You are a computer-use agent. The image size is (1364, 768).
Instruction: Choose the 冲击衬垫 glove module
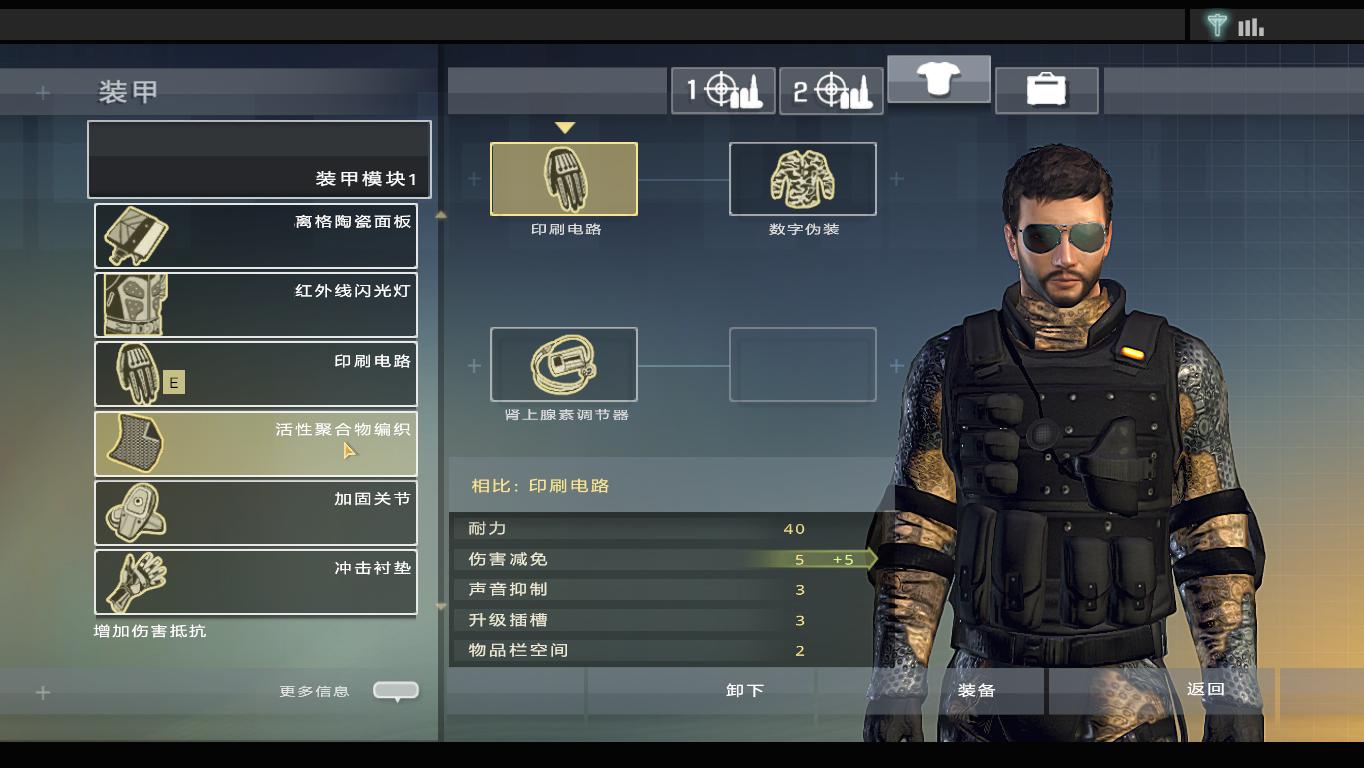click(256, 581)
